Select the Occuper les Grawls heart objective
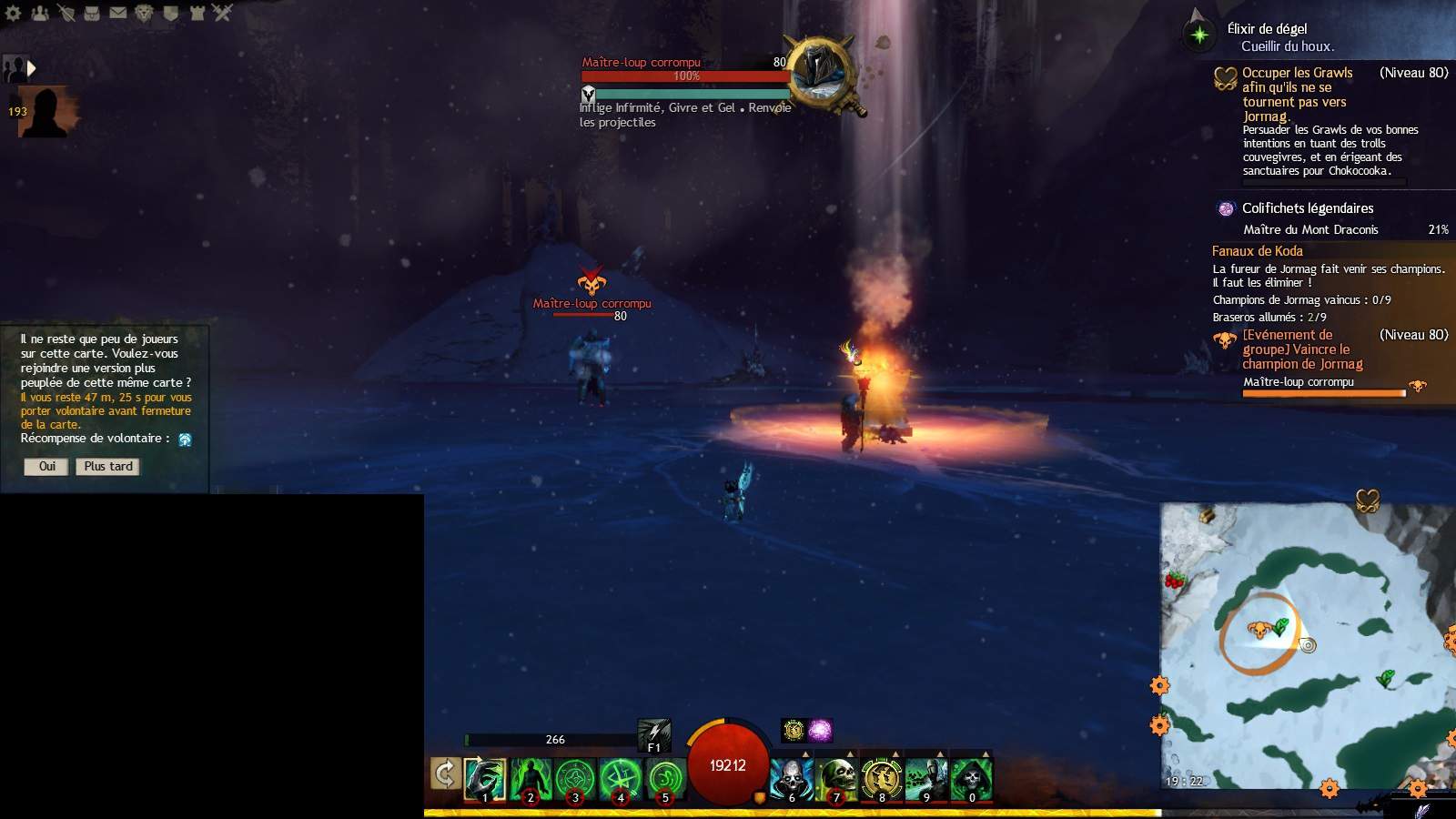1456x819 pixels. (x=1297, y=94)
